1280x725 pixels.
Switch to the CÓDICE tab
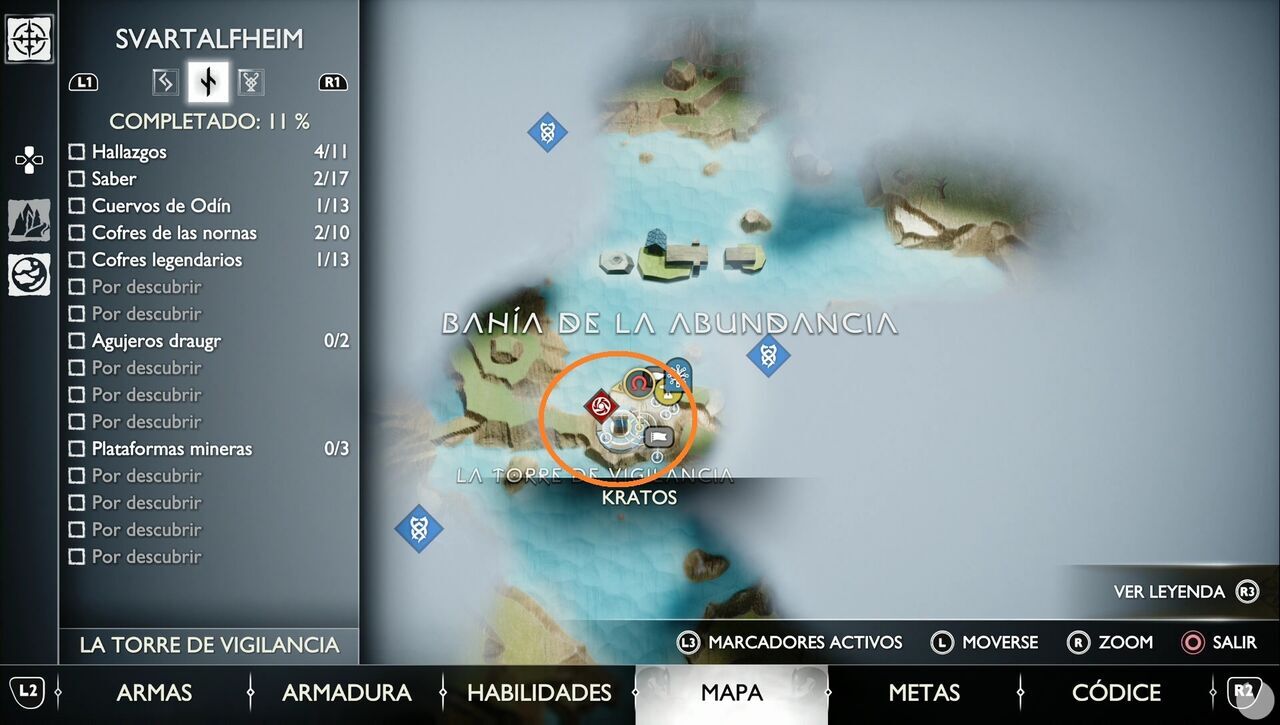point(1116,692)
